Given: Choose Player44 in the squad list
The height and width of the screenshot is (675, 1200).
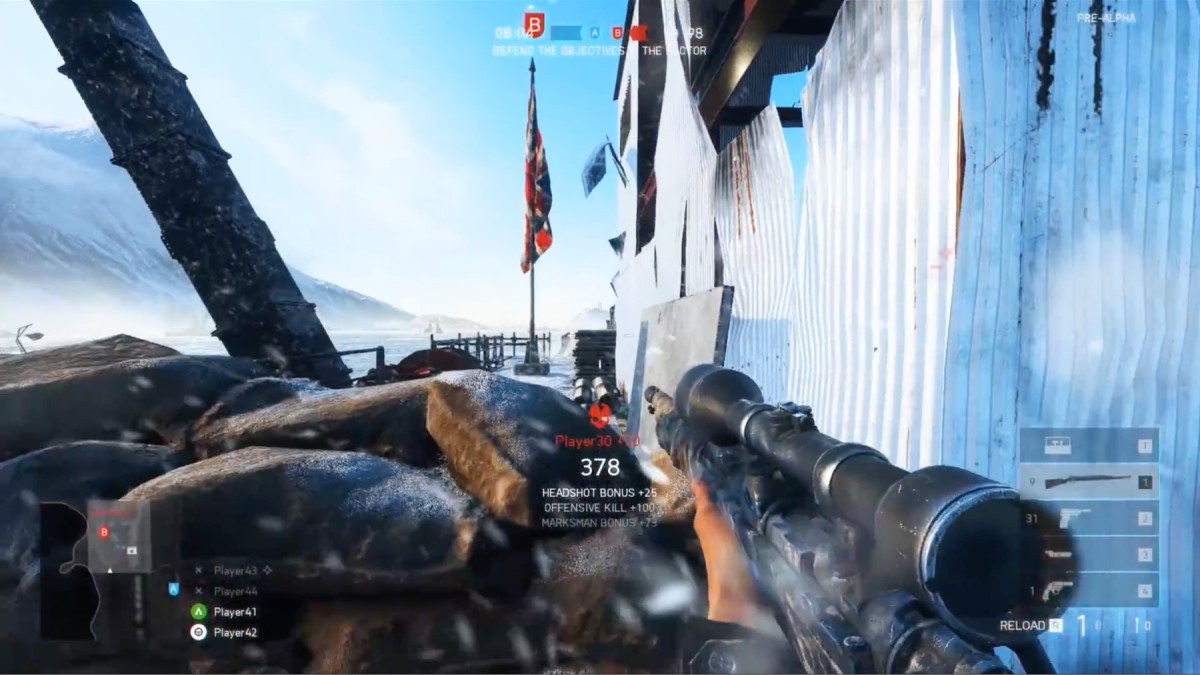Looking at the screenshot, I should 235,590.
